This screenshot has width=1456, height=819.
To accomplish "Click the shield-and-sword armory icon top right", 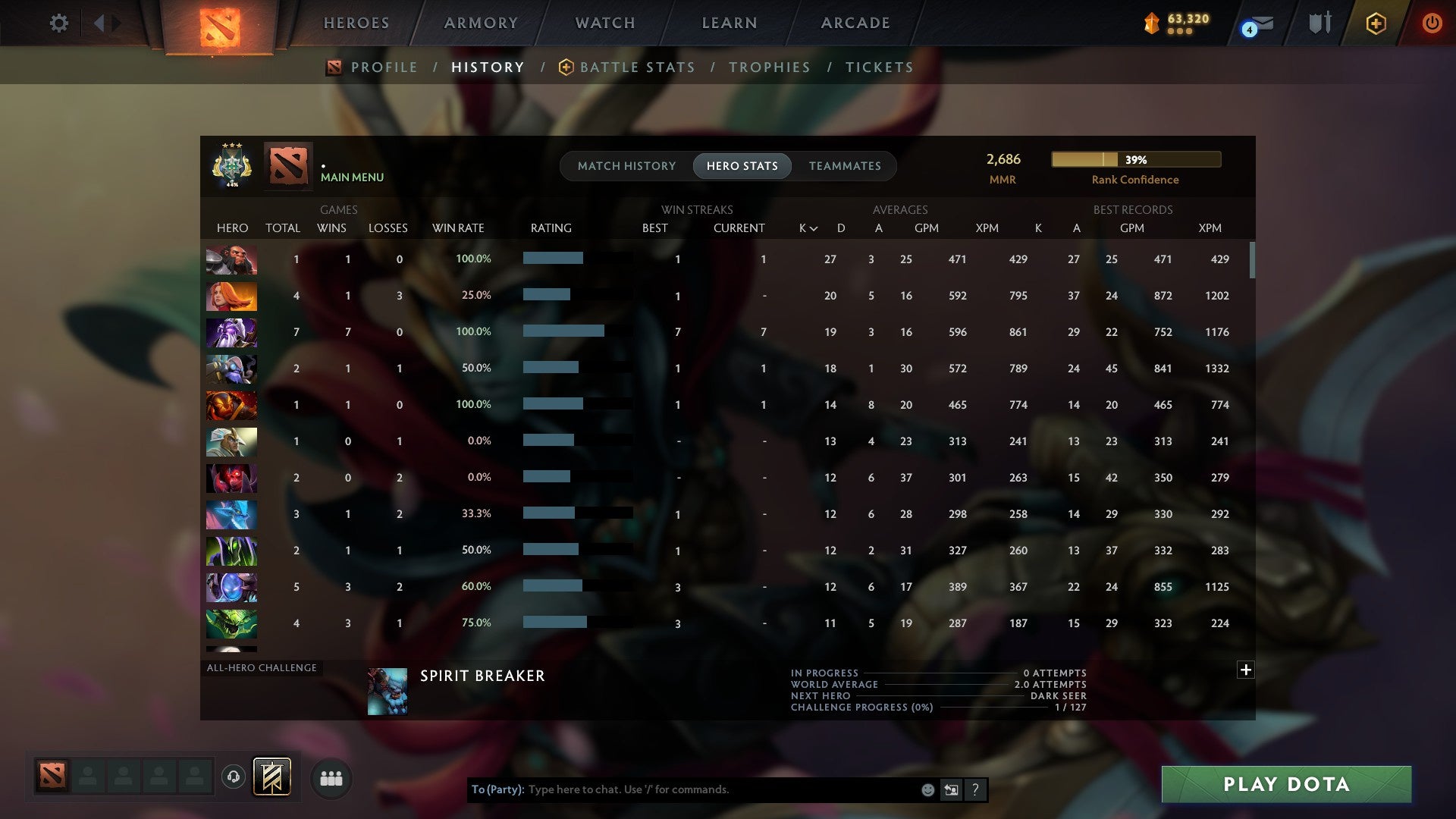I will (x=1319, y=23).
